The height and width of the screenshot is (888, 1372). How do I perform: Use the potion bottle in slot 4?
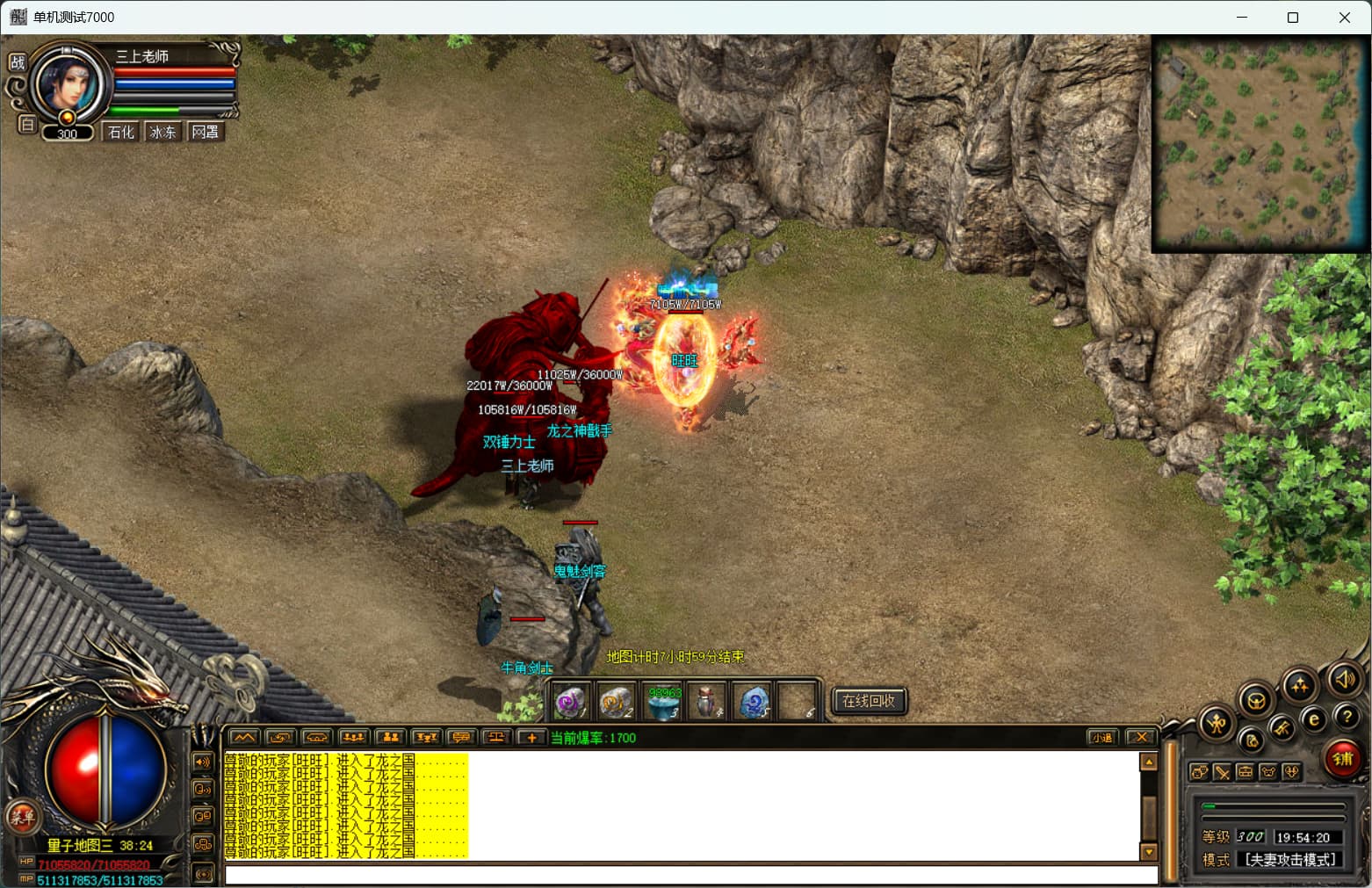click(707, 703)
